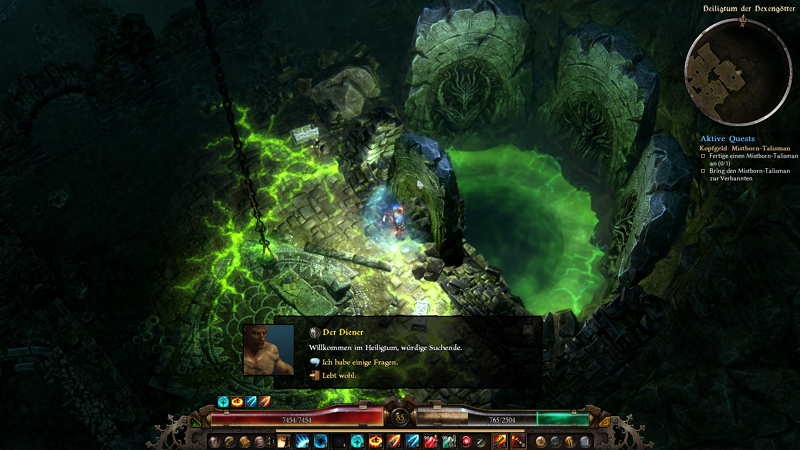Choose the reply "Ich habe einige Fragen."
The height and width of the screenshot is (450, 800).
[360, 362]
